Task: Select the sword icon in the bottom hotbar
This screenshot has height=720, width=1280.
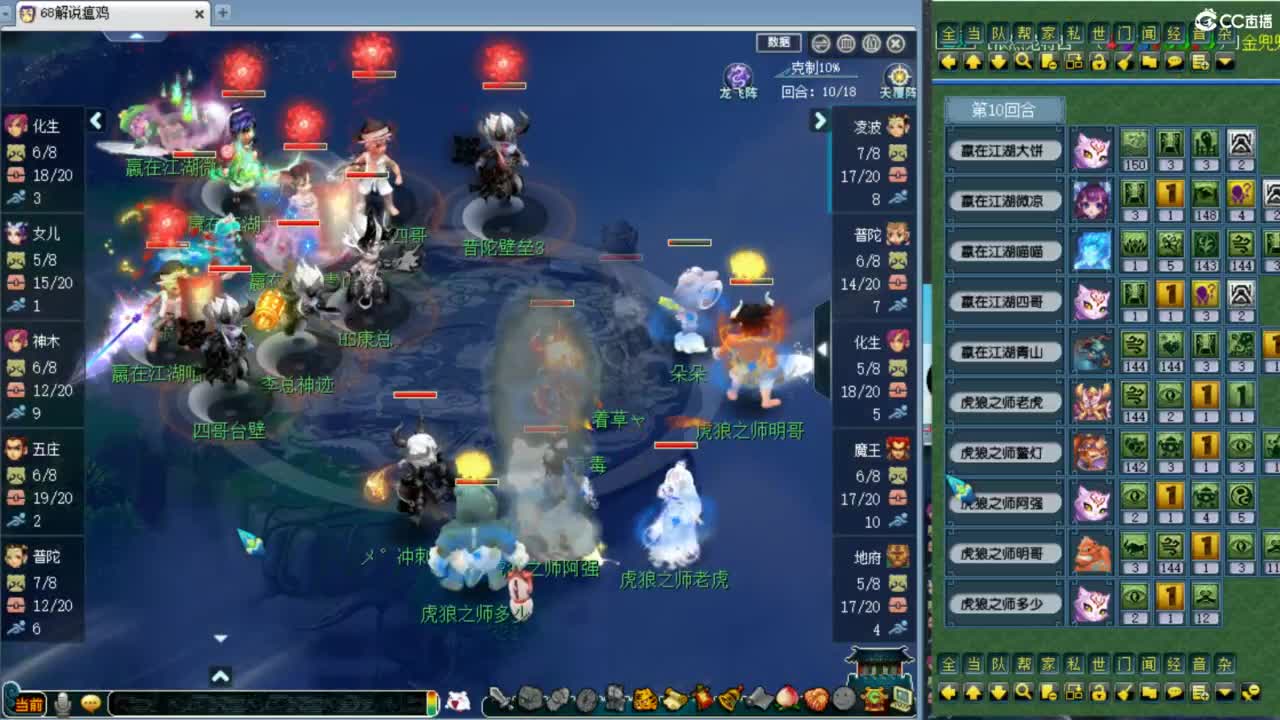Action: point(500,700)
